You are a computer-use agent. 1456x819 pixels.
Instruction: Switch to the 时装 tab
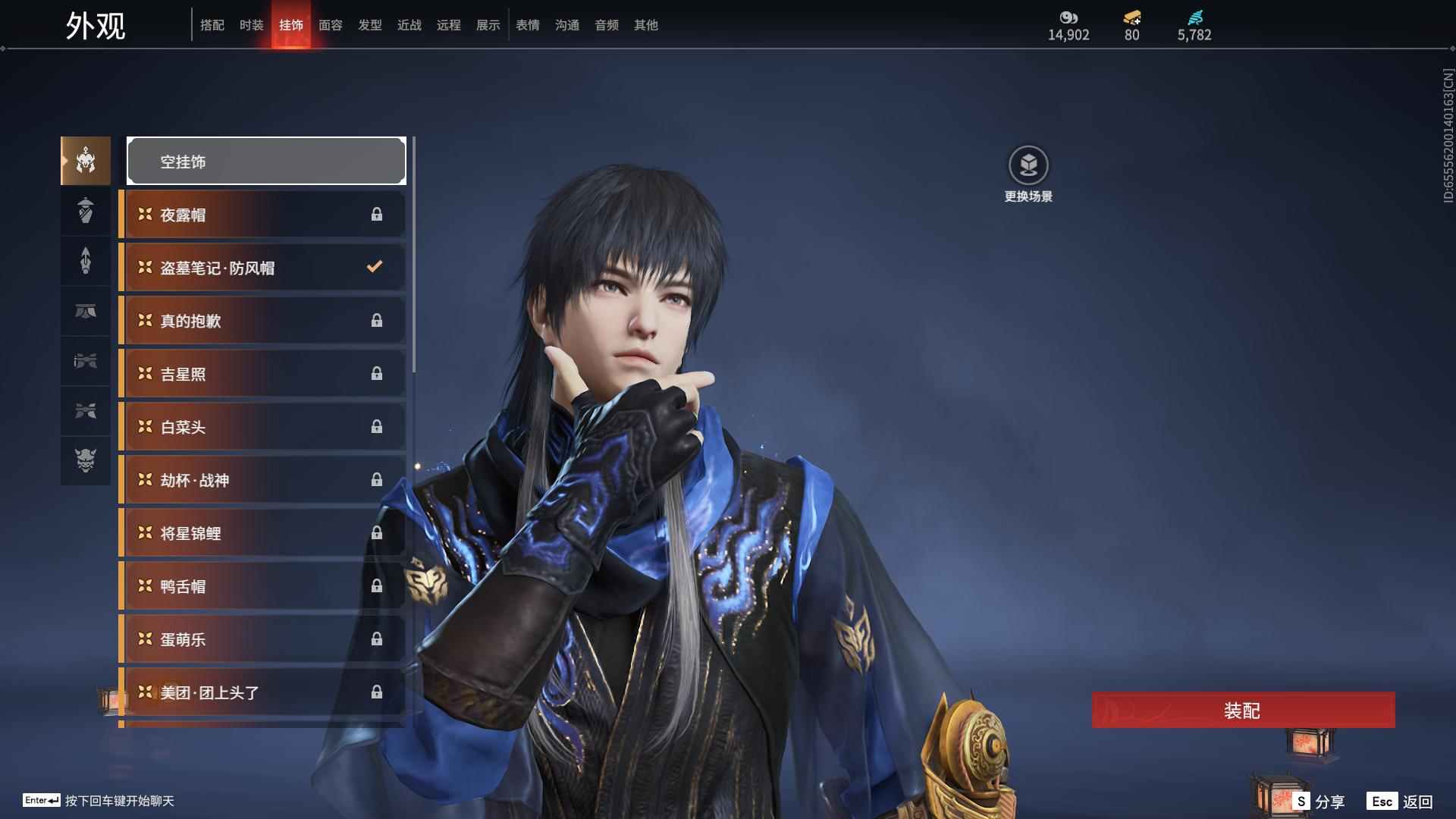point(252,25)
